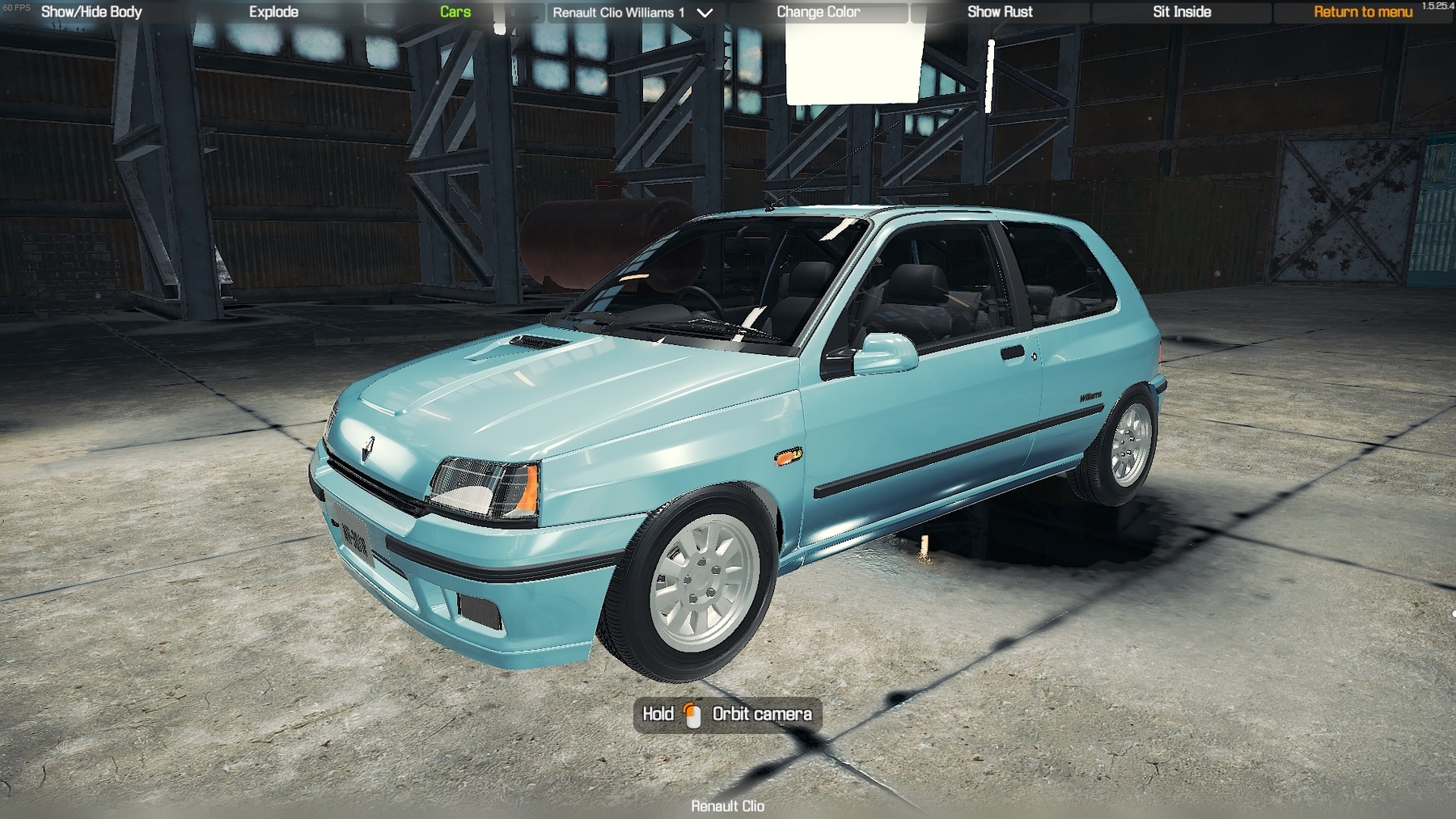
Task: Return to menu
Action: (1363, 12)
